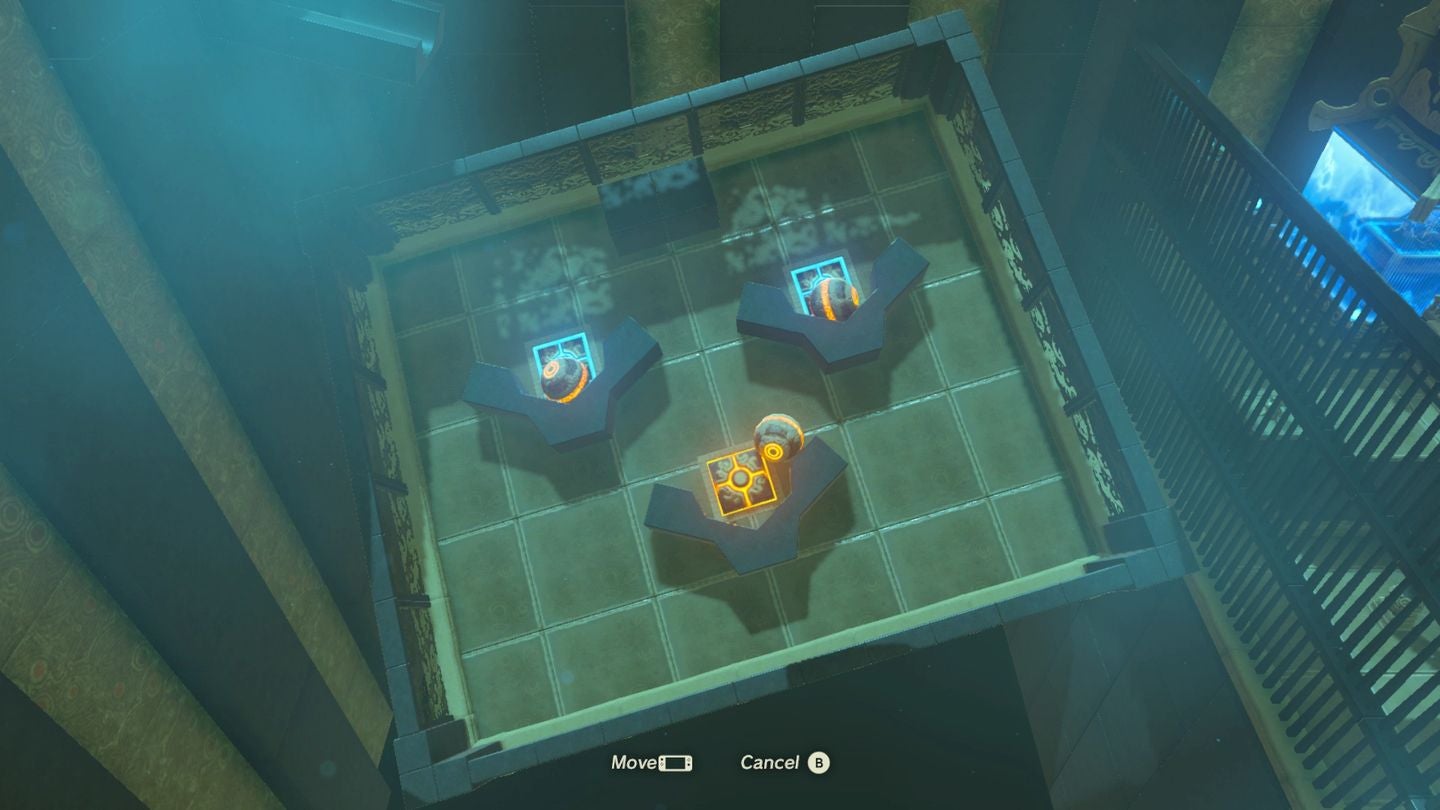Click the Cancel label text

click(x=770, y=762)
